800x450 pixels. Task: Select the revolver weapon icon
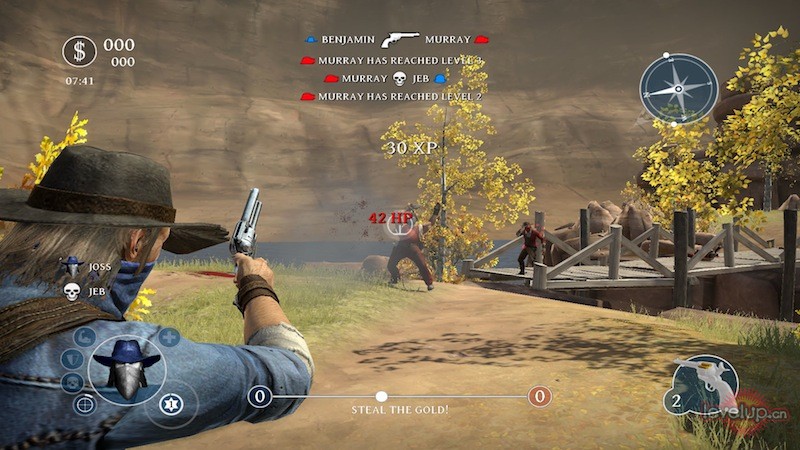(705, 383)
